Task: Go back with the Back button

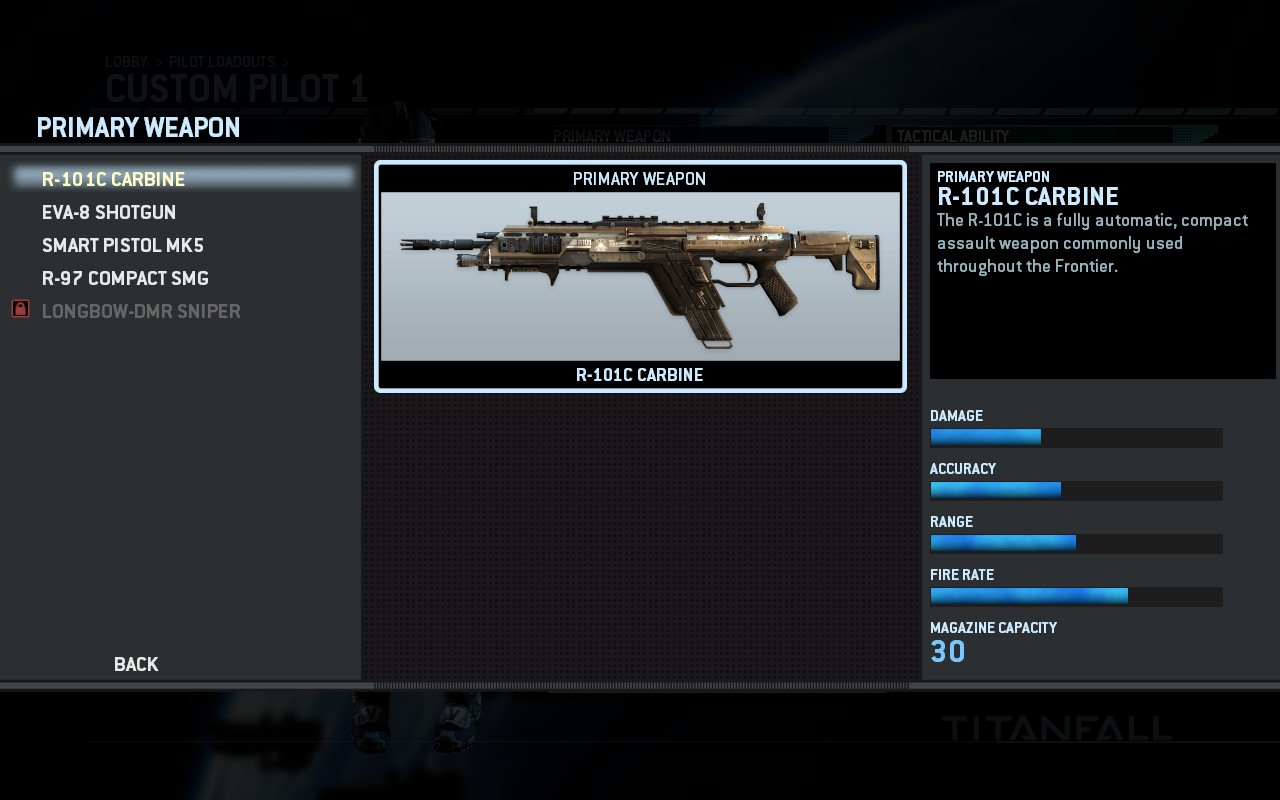Action: pos(136,664)
